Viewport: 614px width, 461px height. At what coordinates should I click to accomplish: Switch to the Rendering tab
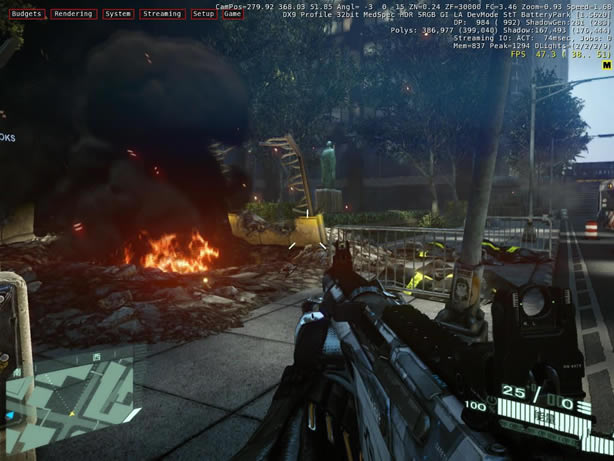73,14
